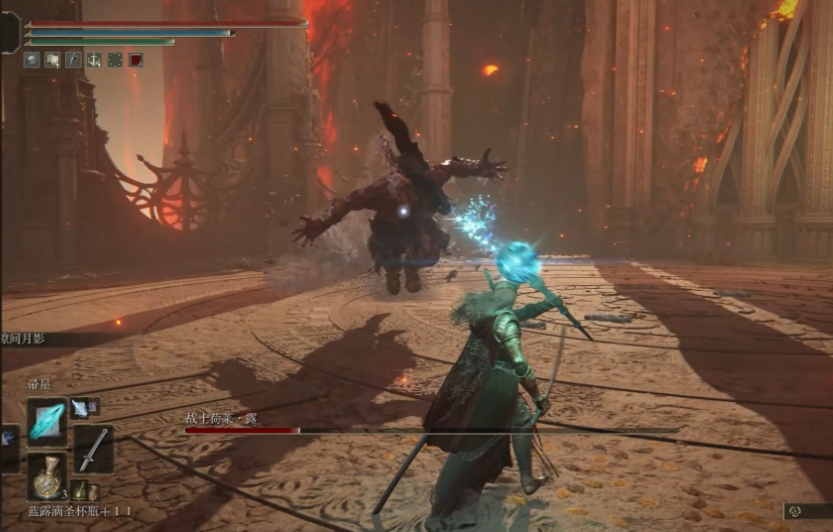Select the straight sword weapon slot
Viewport: 833px width, 532px height.
[92, 450]
